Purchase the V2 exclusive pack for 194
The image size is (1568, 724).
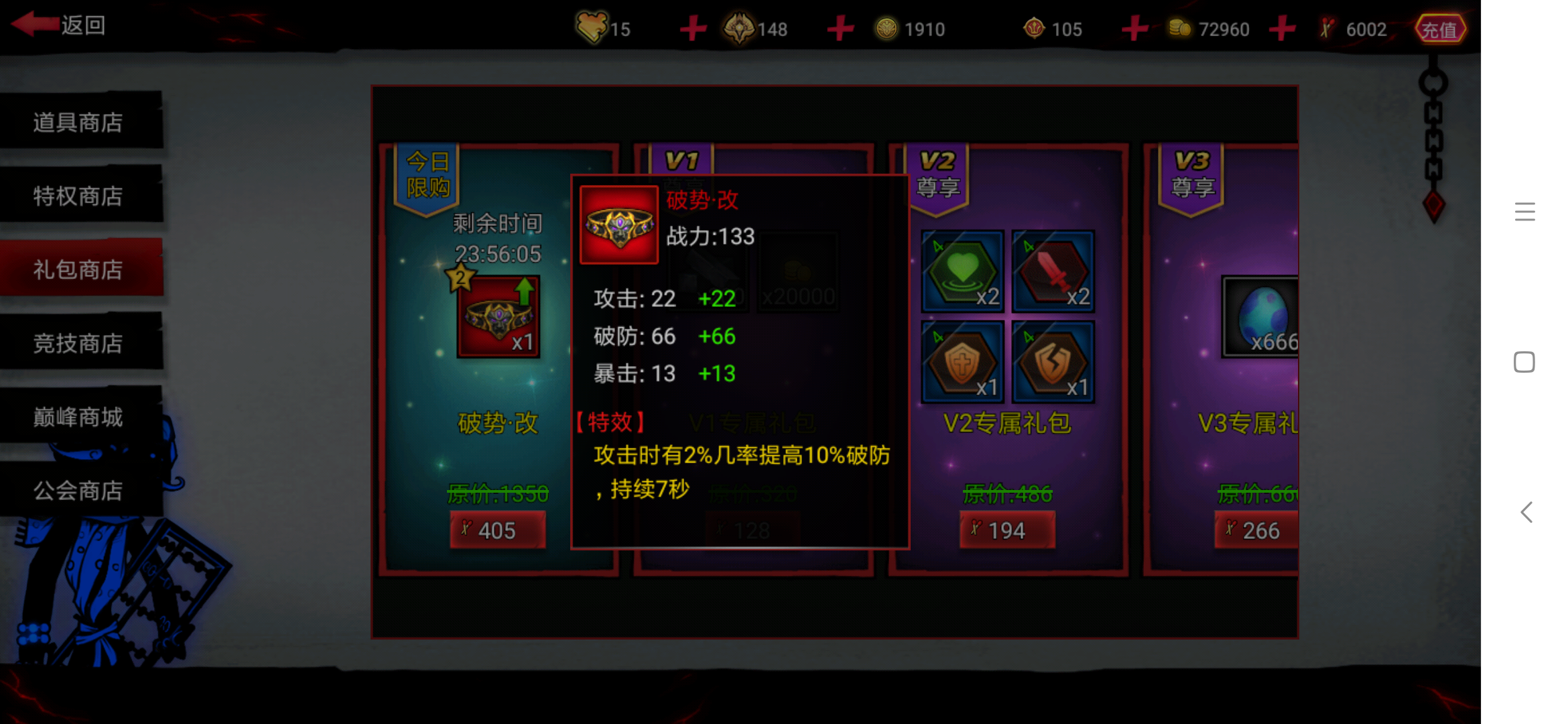point(1007,530)
